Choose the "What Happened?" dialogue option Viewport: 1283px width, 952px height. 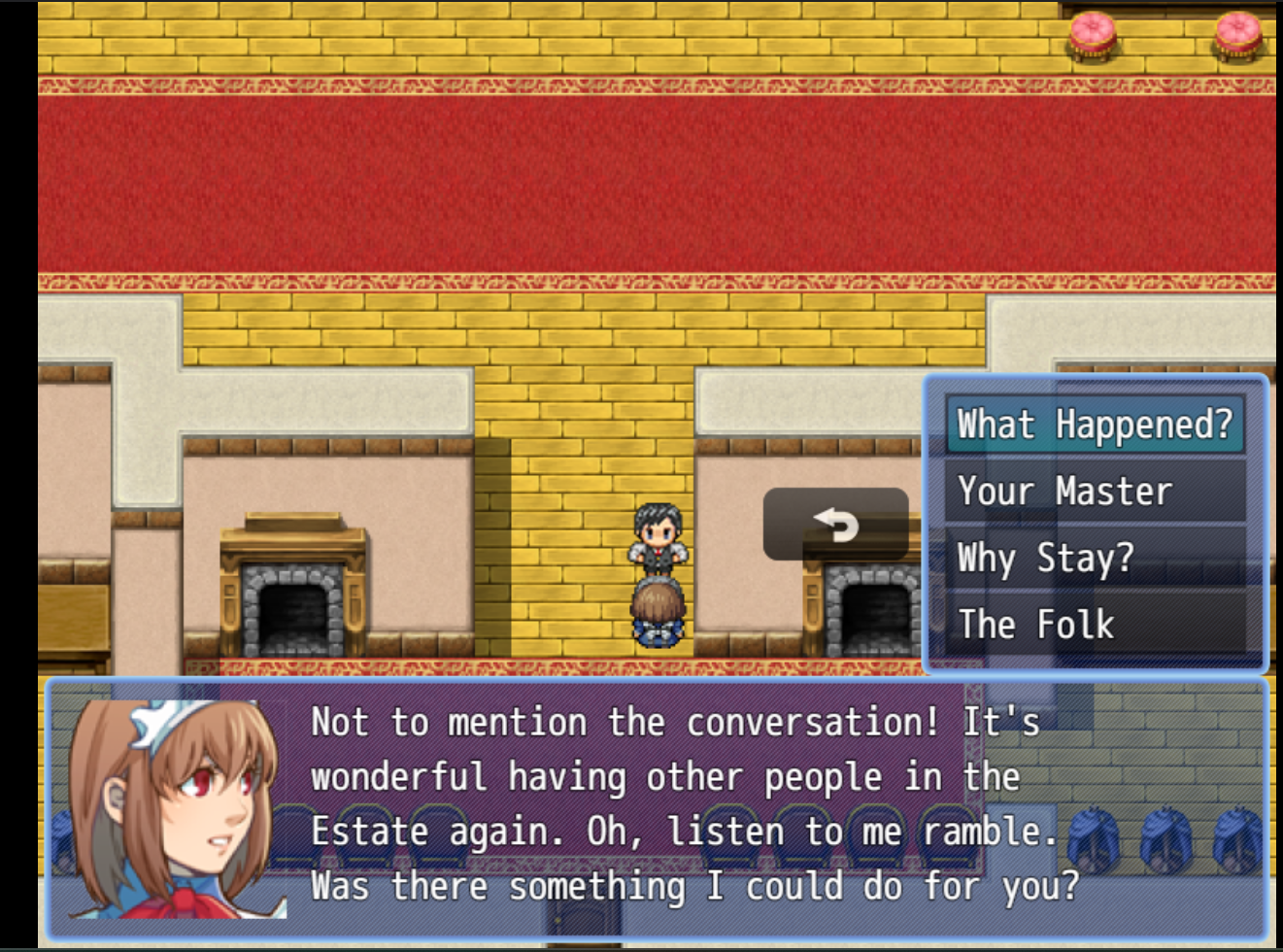point(1095,425)
